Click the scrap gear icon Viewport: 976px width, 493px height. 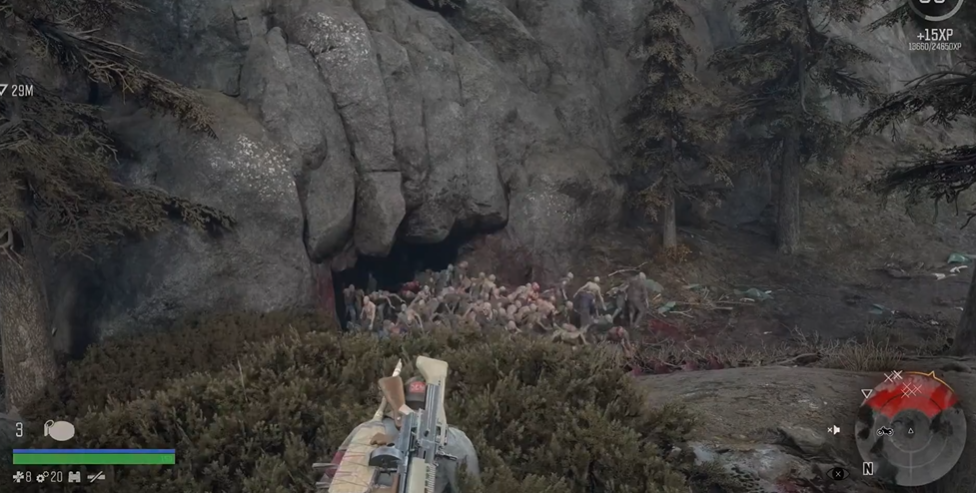41,478
